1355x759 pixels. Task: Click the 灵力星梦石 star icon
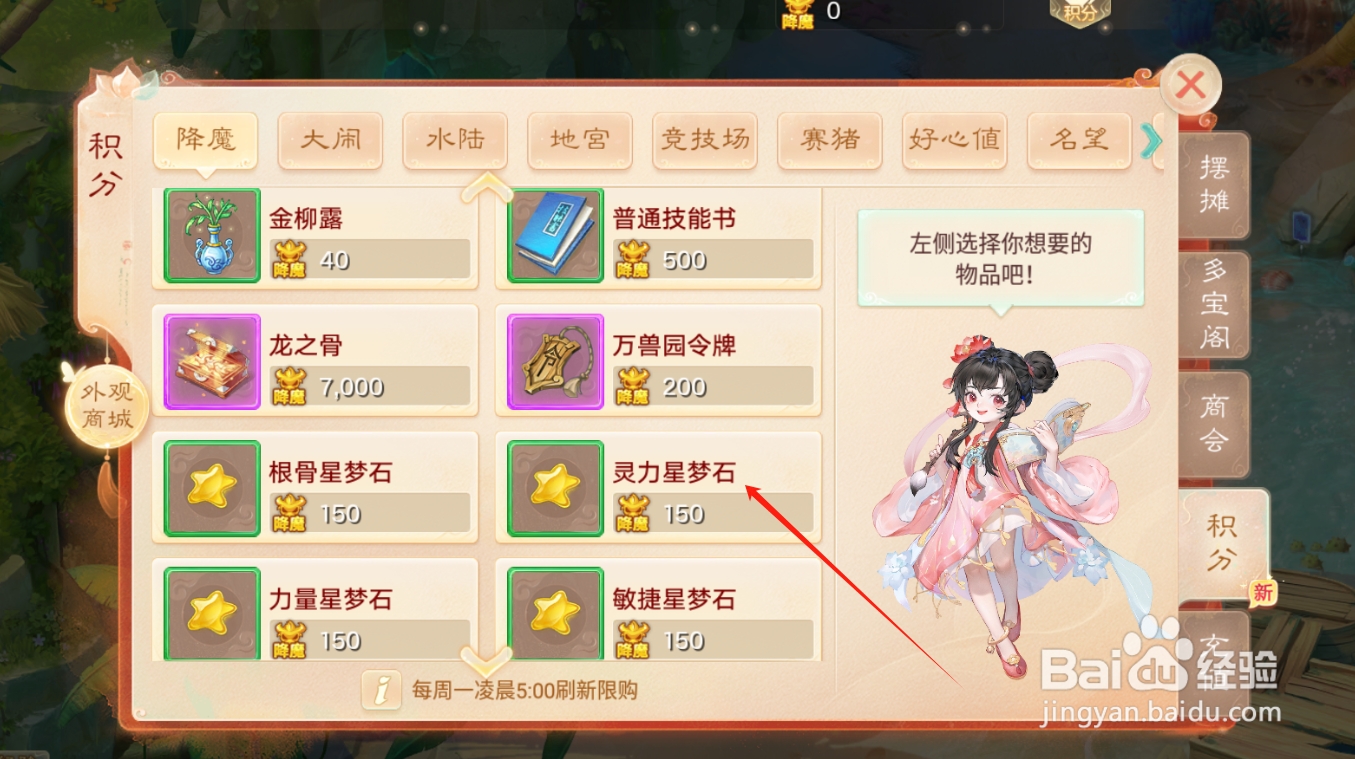(554, 488)
